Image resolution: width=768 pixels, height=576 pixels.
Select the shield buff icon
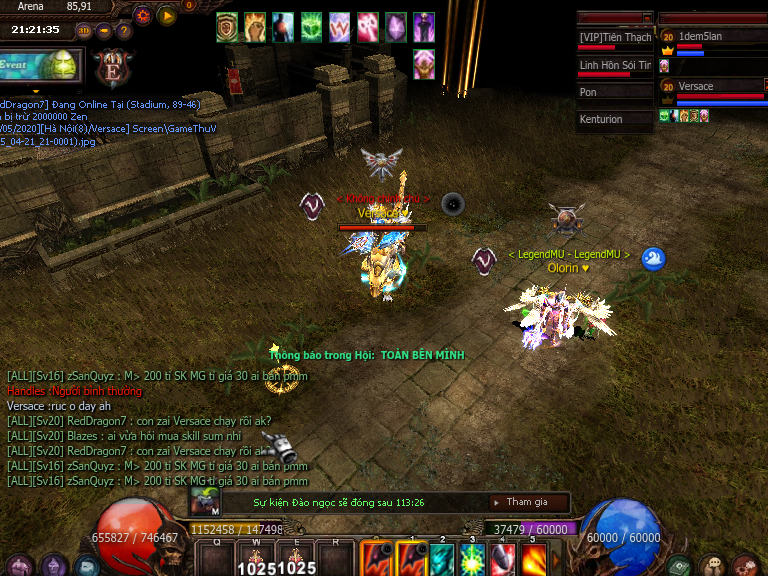pyautogui.click(x=227, y=26)
